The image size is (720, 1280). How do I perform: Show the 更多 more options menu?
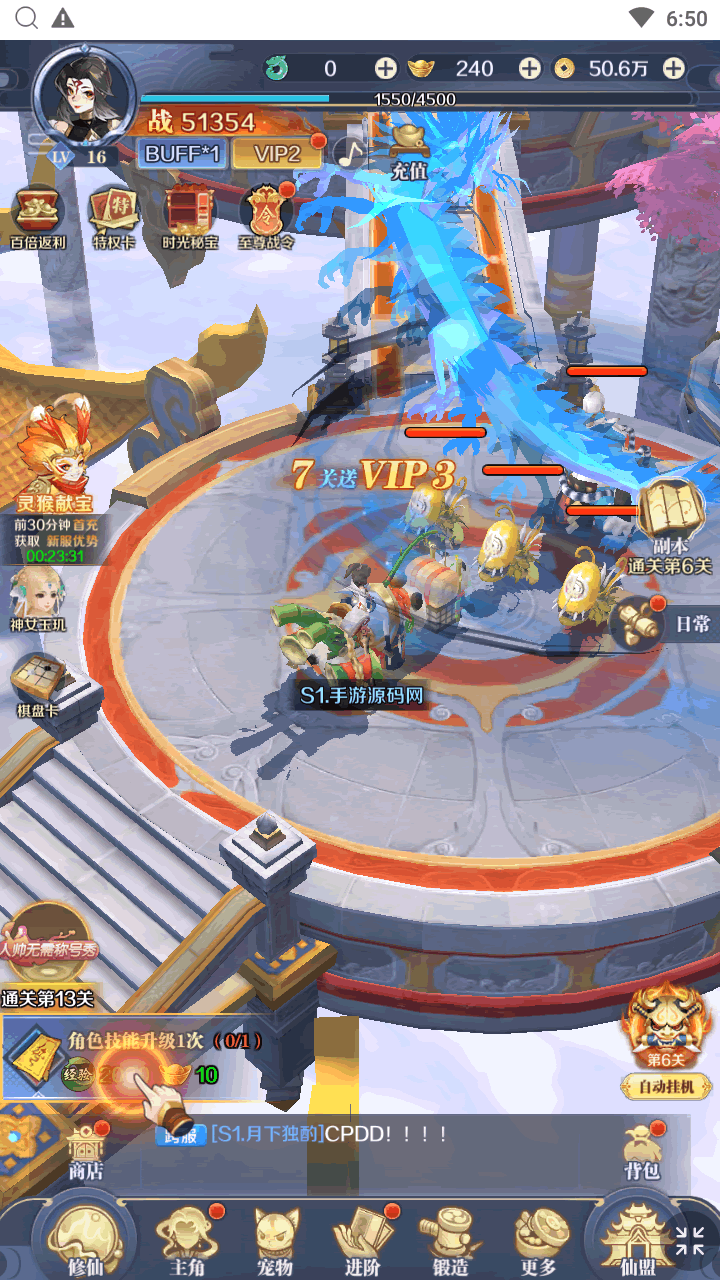(x=539, y=1240)
